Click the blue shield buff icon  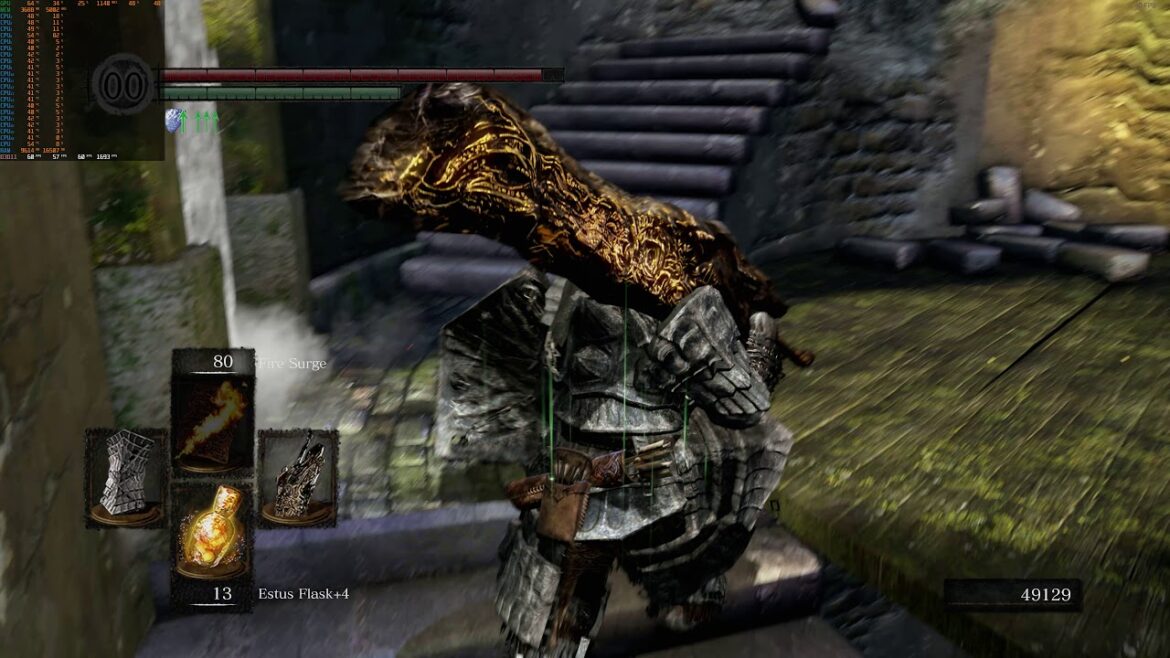(175, 121)
